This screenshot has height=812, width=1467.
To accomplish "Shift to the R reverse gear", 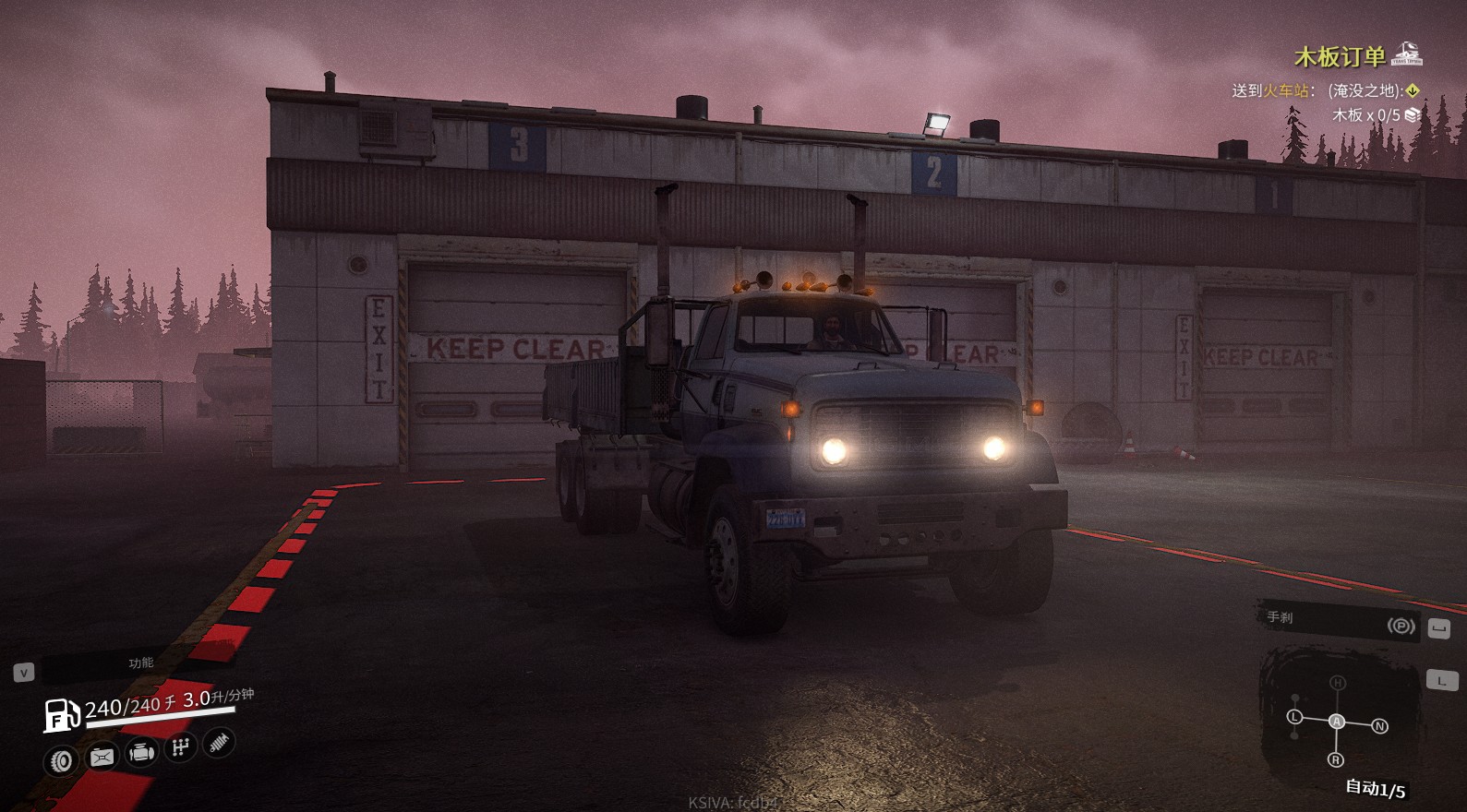I will [x=1335, y=759].
